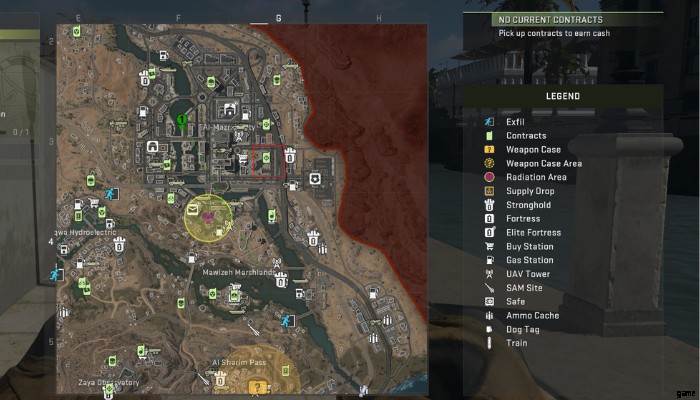700x400 pixels.
Task: Select the Exfil legend entry
Action: point(514,122)
